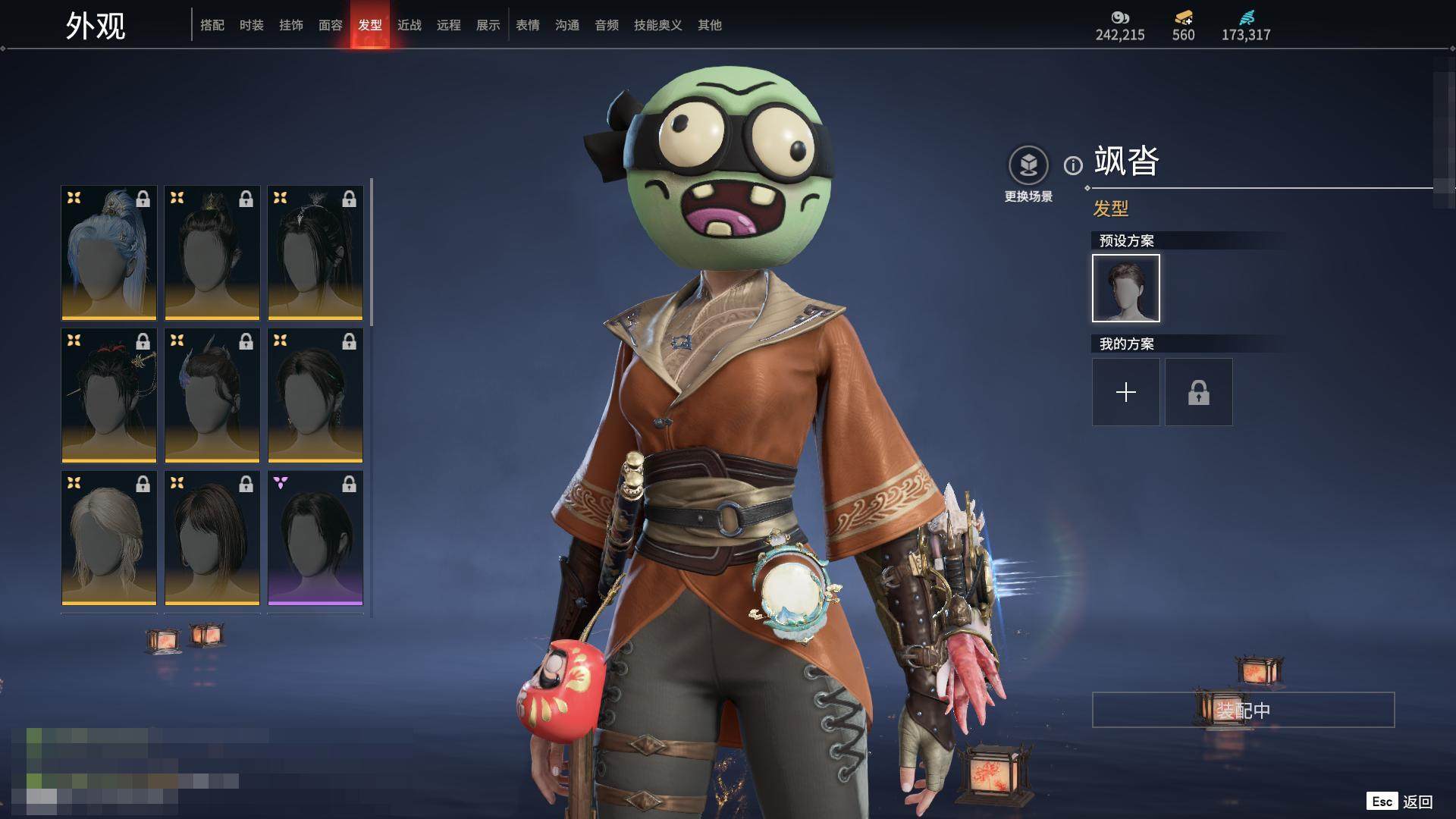1456x819 pixels.
Task: Go to the 面容 tab
Action: (x=331, y=25)
